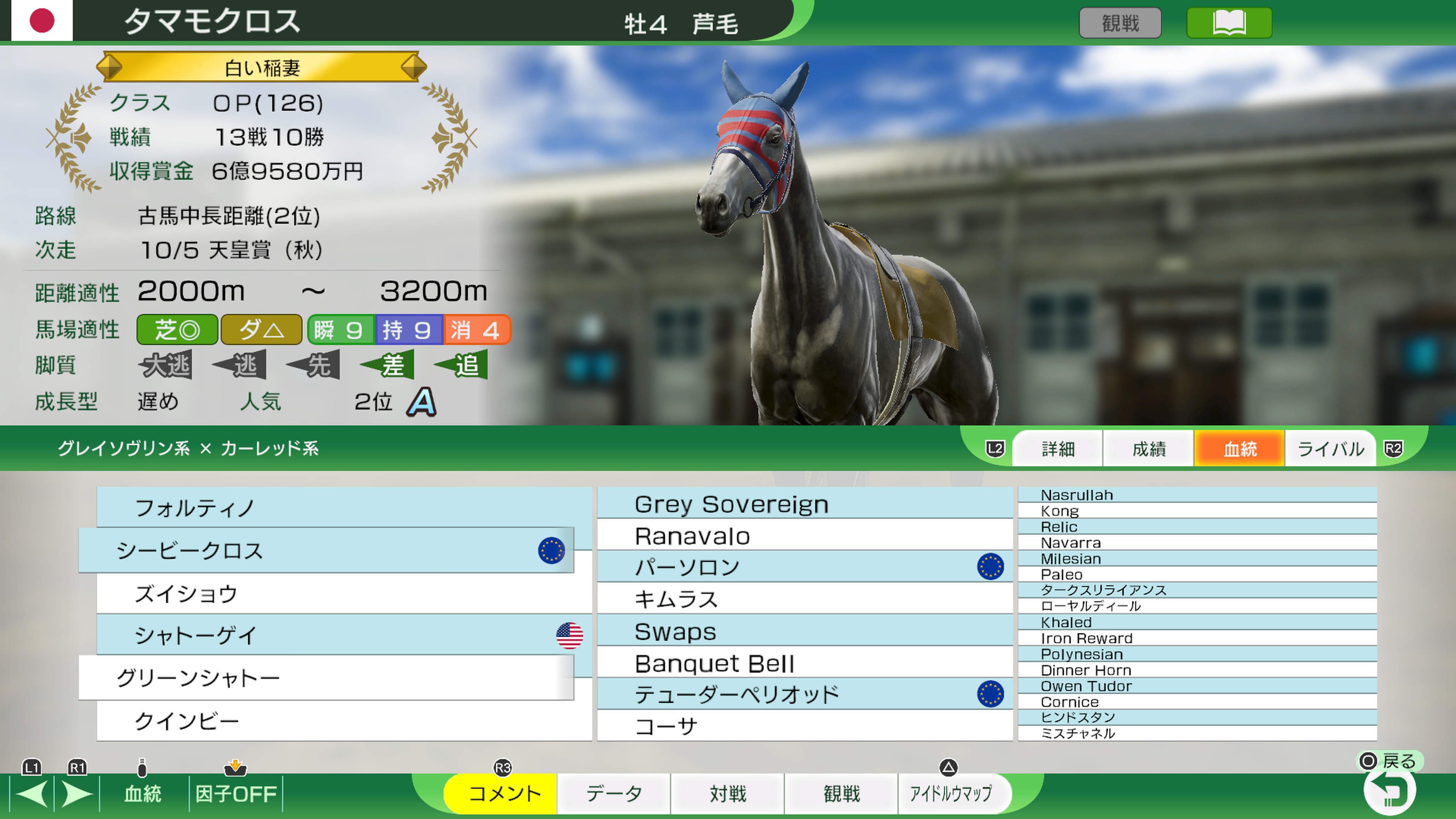Image resolution: width=1456 pixels, height=819 pixels.
Task: Click the 芝◎ turf aptitude badge
Action: click(x=176, y=329)
